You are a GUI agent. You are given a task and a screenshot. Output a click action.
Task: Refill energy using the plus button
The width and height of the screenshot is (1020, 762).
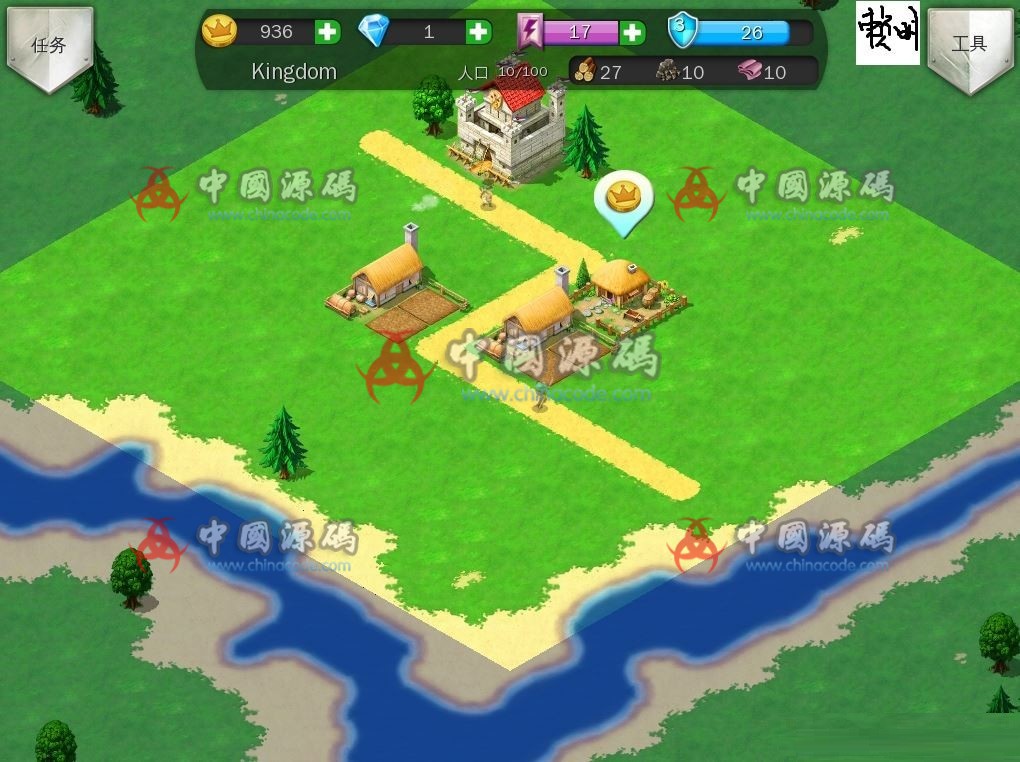click(632, 32)
